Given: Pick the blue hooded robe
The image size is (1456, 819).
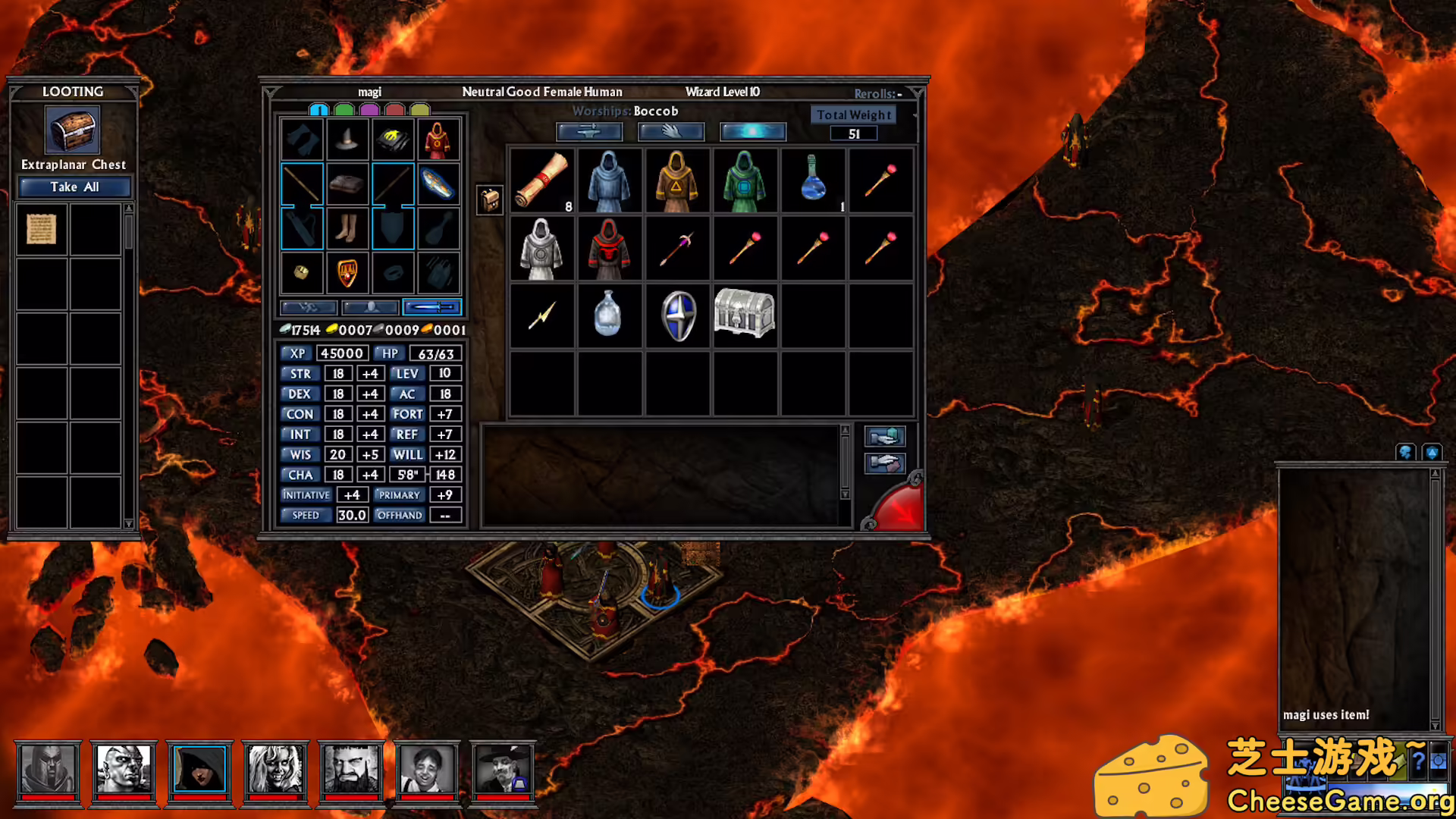Looking at the screenshot, I should click(x=609, y=180).
